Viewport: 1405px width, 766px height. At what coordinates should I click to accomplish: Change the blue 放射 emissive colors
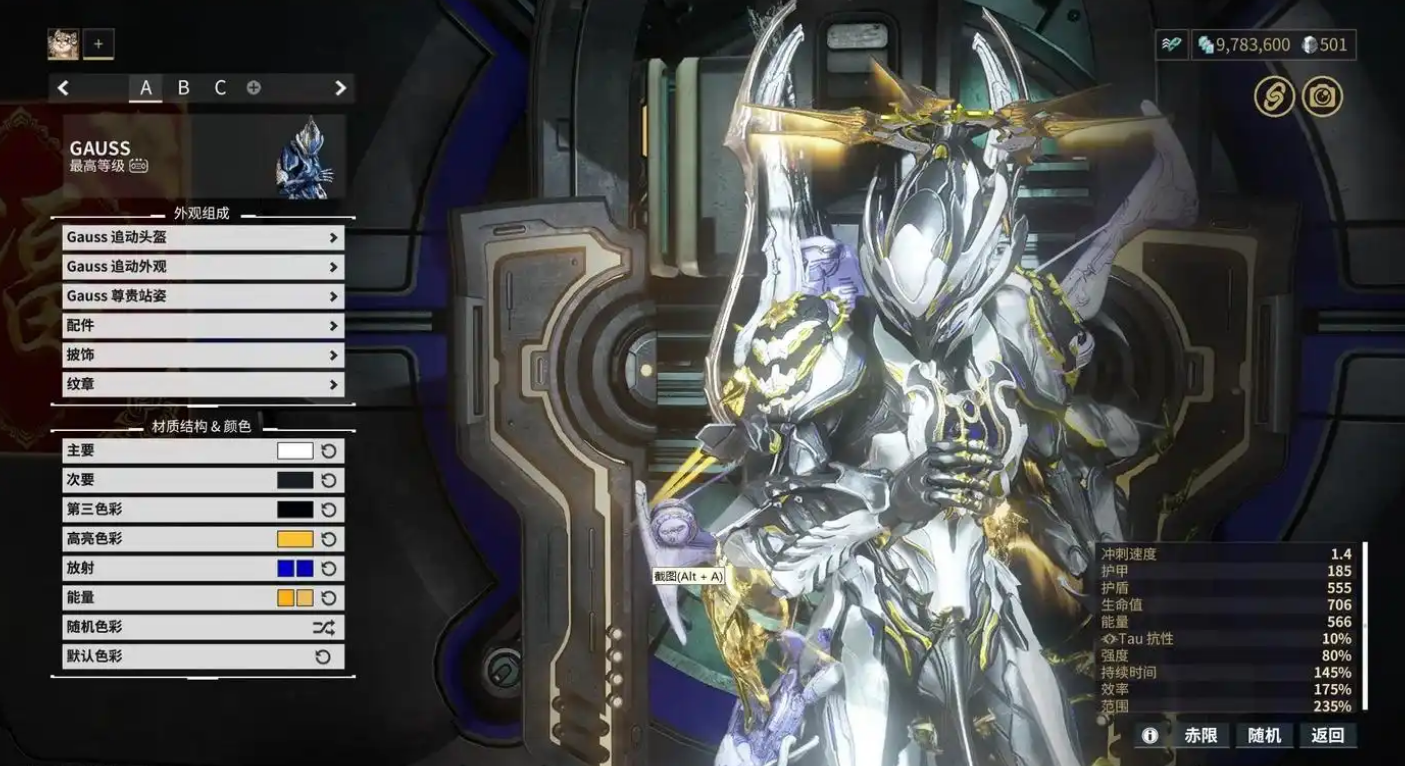point(295,568)
